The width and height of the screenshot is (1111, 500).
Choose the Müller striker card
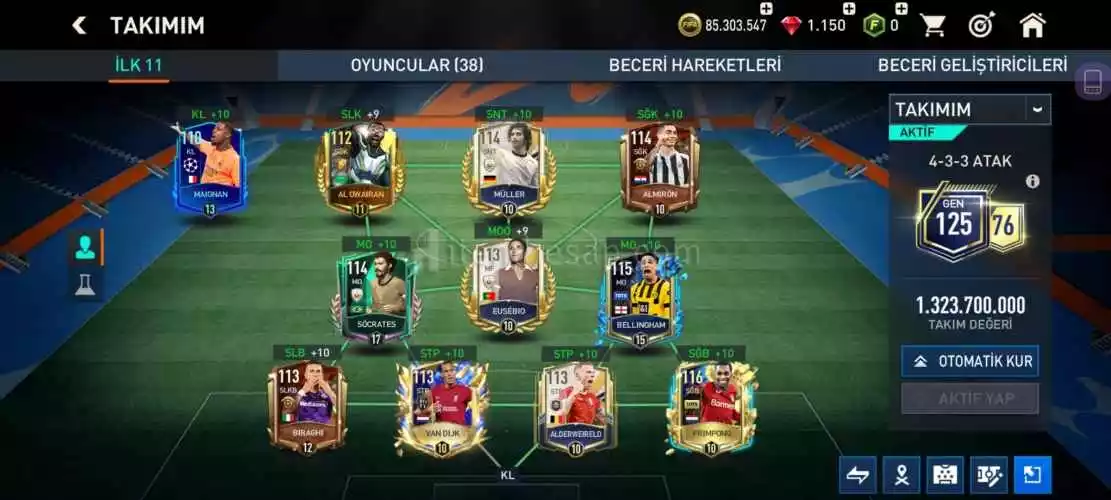tap(510, 168)
